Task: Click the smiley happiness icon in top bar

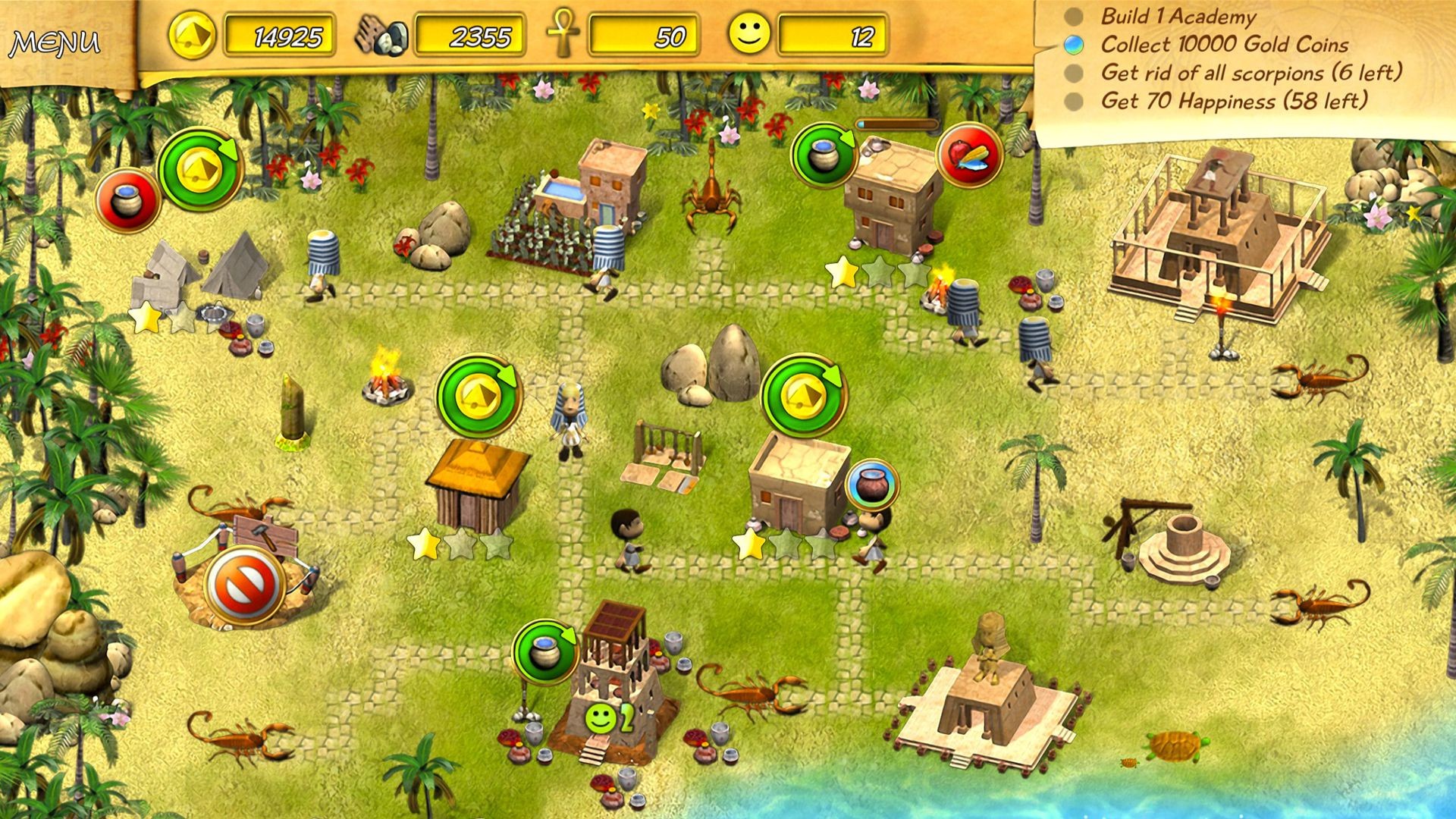Action: (748, 33)
